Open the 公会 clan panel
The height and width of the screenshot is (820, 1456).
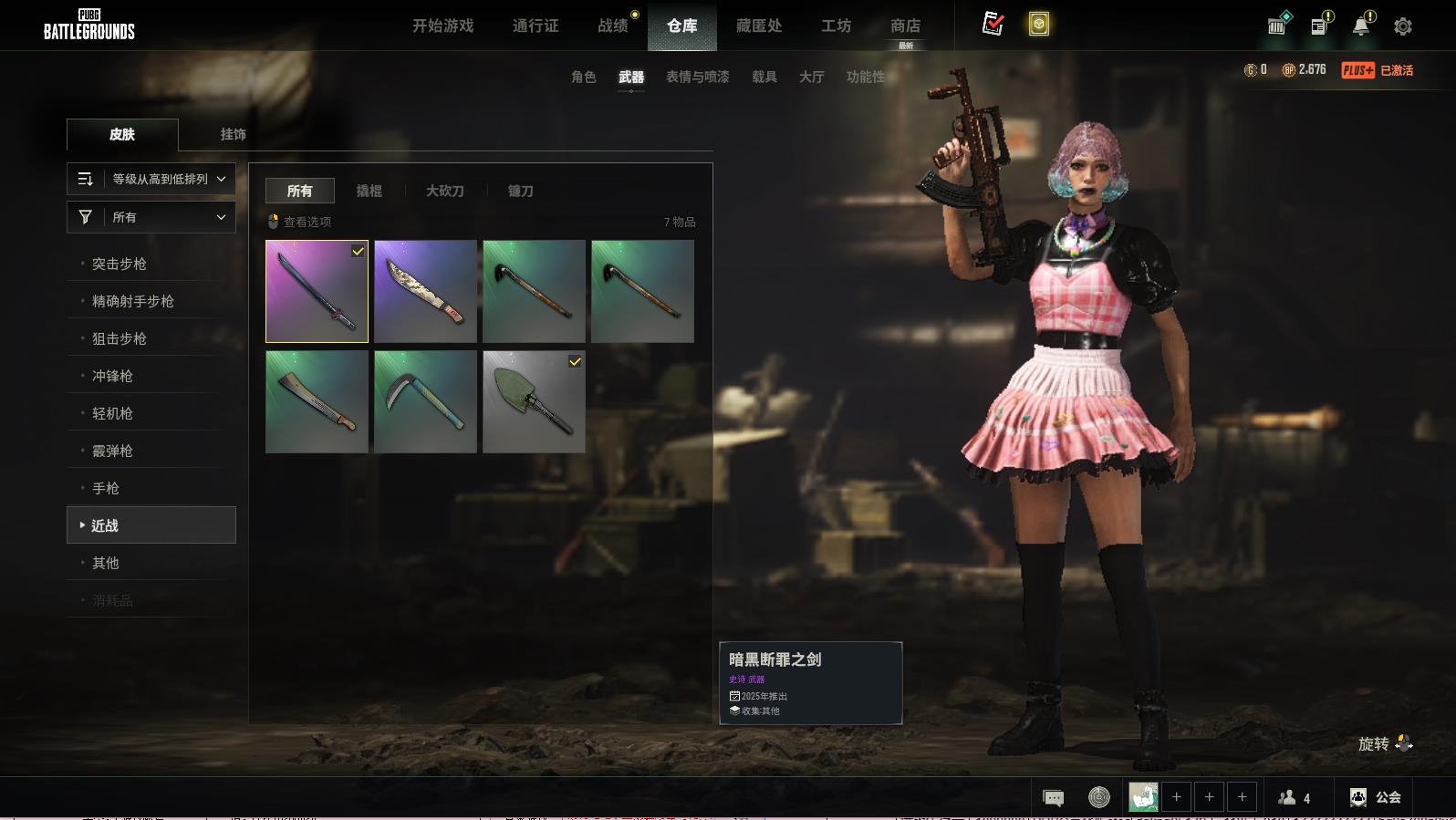(1376, 797)
